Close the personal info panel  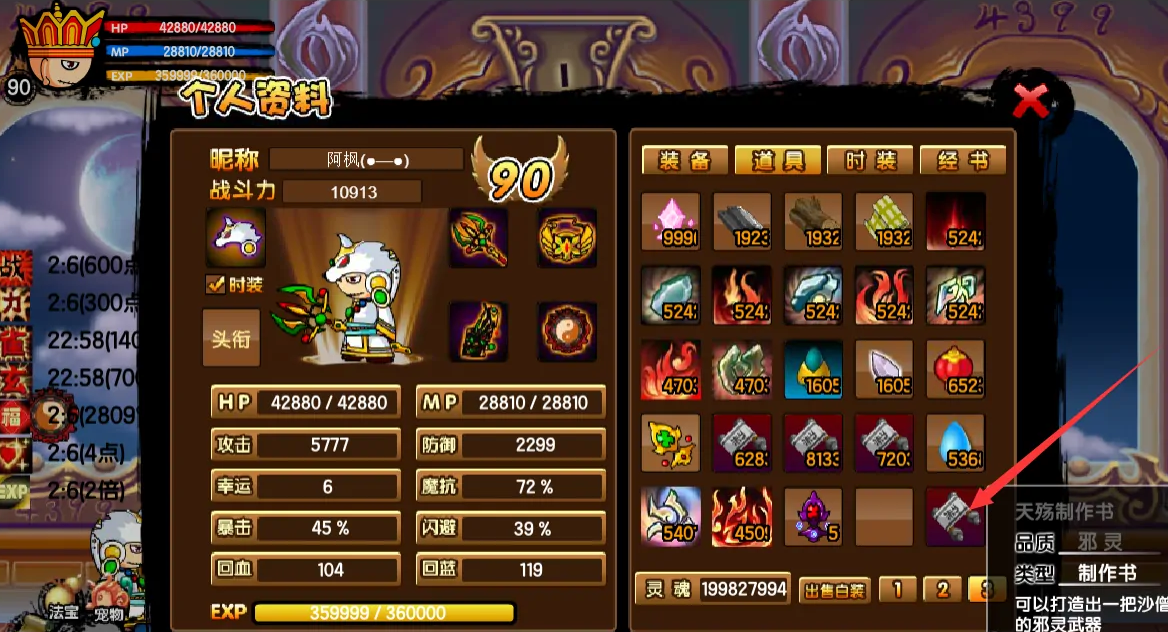[1031, 100]
